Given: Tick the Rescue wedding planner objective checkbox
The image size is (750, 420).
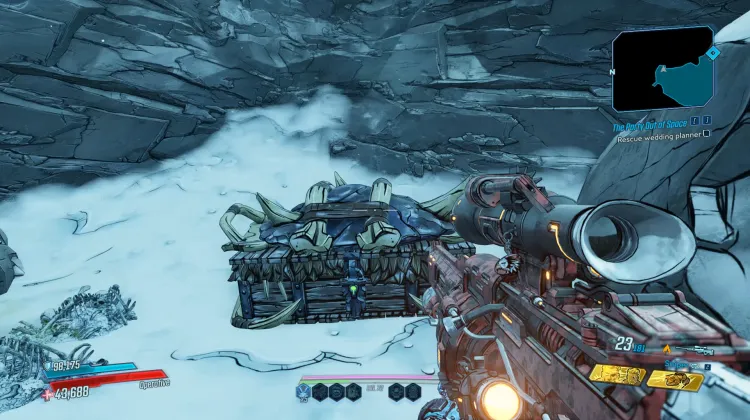Looking at the screenshot, I should pyautogui.click(x=706, y=133).
